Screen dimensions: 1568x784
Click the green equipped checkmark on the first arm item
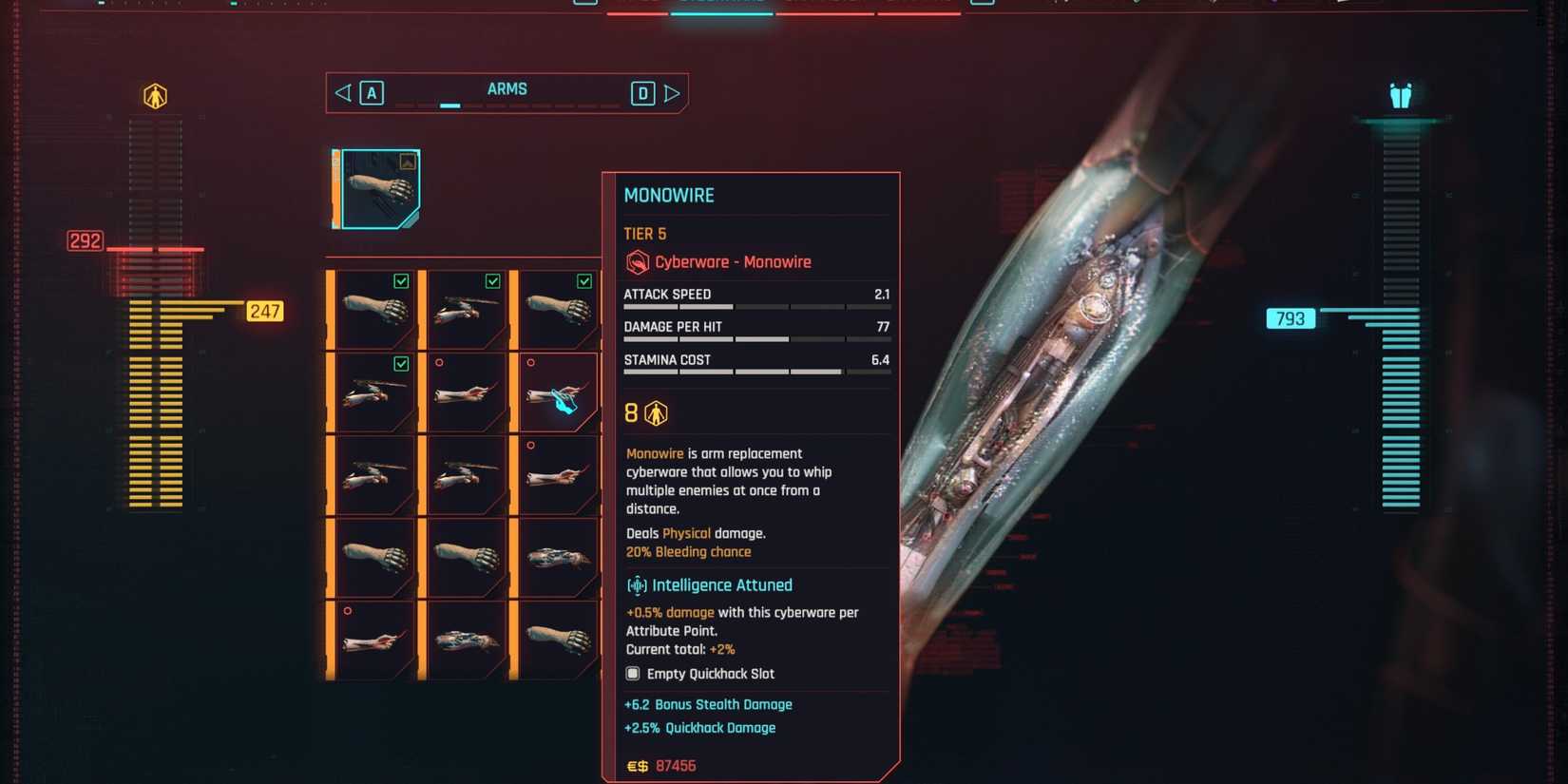pos(401,281)
